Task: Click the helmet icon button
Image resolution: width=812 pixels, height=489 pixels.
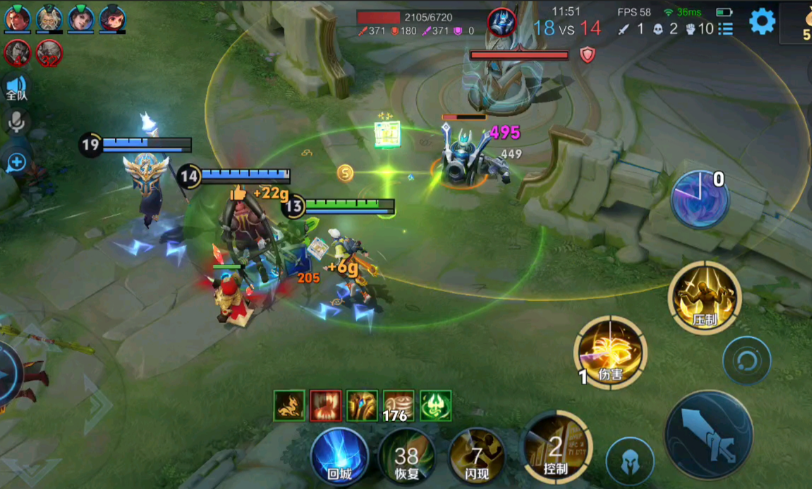Action: tap(630, 461)
